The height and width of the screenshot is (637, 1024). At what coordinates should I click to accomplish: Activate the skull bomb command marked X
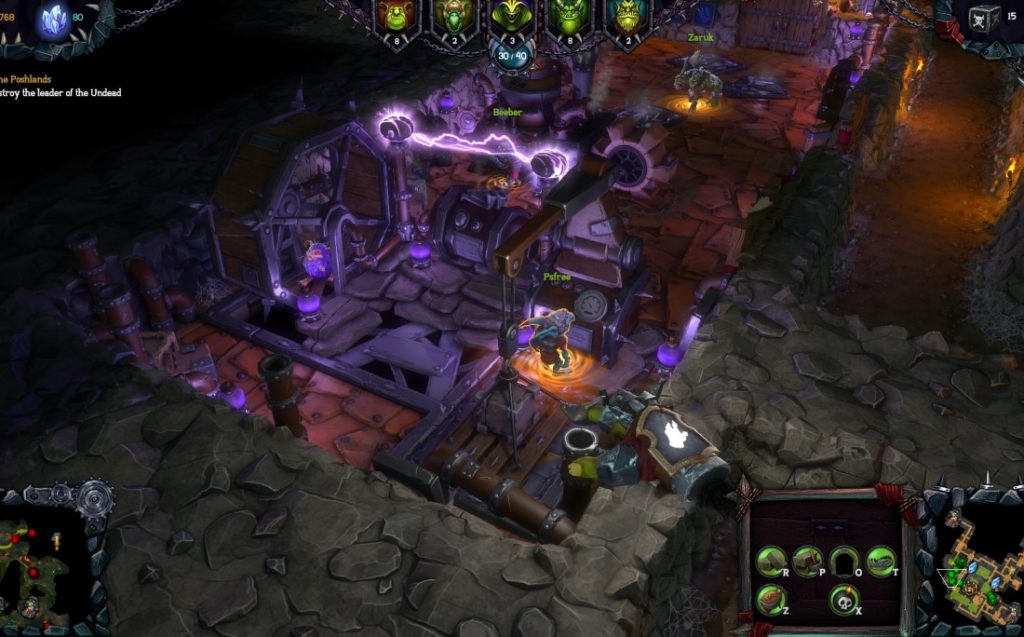click(x=844, y=598)
